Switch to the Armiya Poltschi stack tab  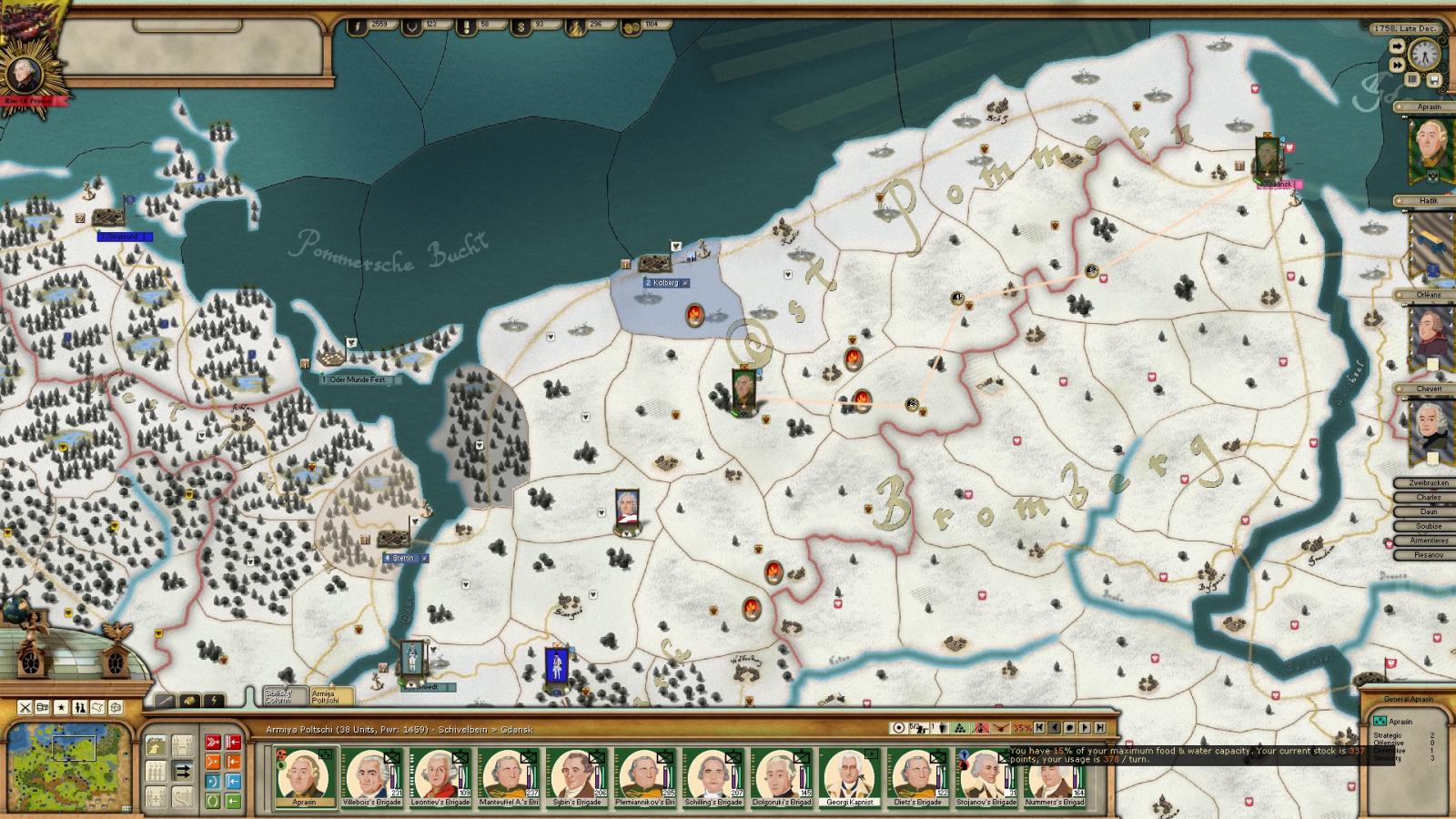327,696
